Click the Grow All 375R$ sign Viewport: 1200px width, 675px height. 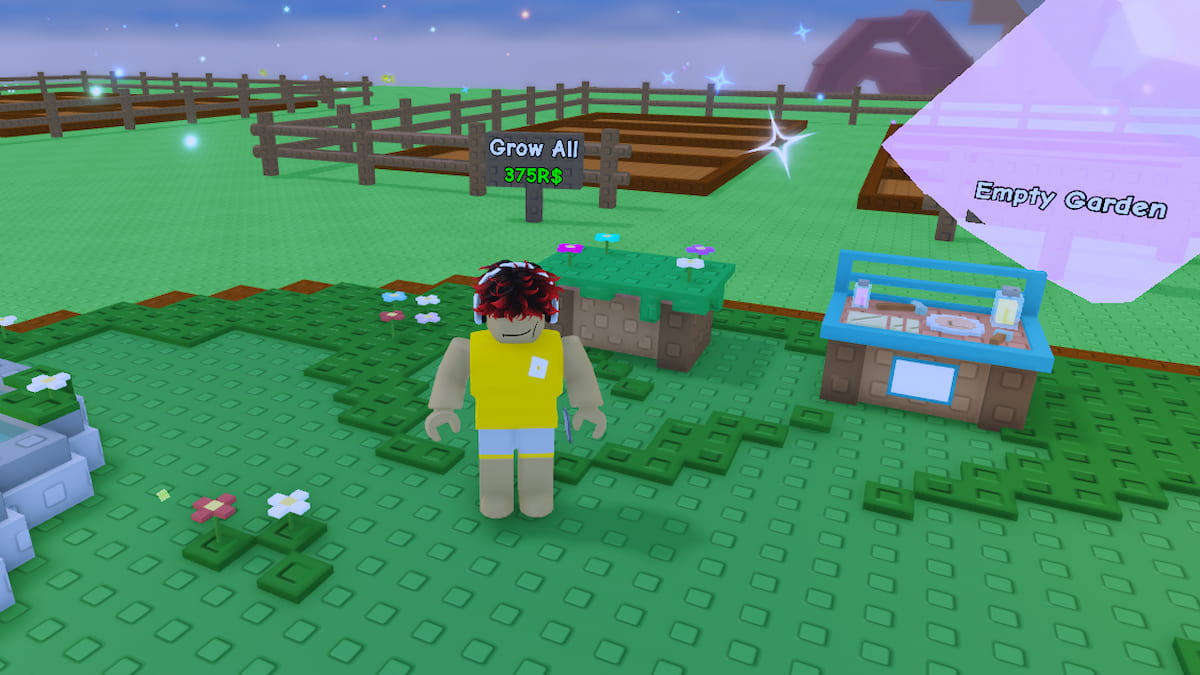click(x=533, y=161)
